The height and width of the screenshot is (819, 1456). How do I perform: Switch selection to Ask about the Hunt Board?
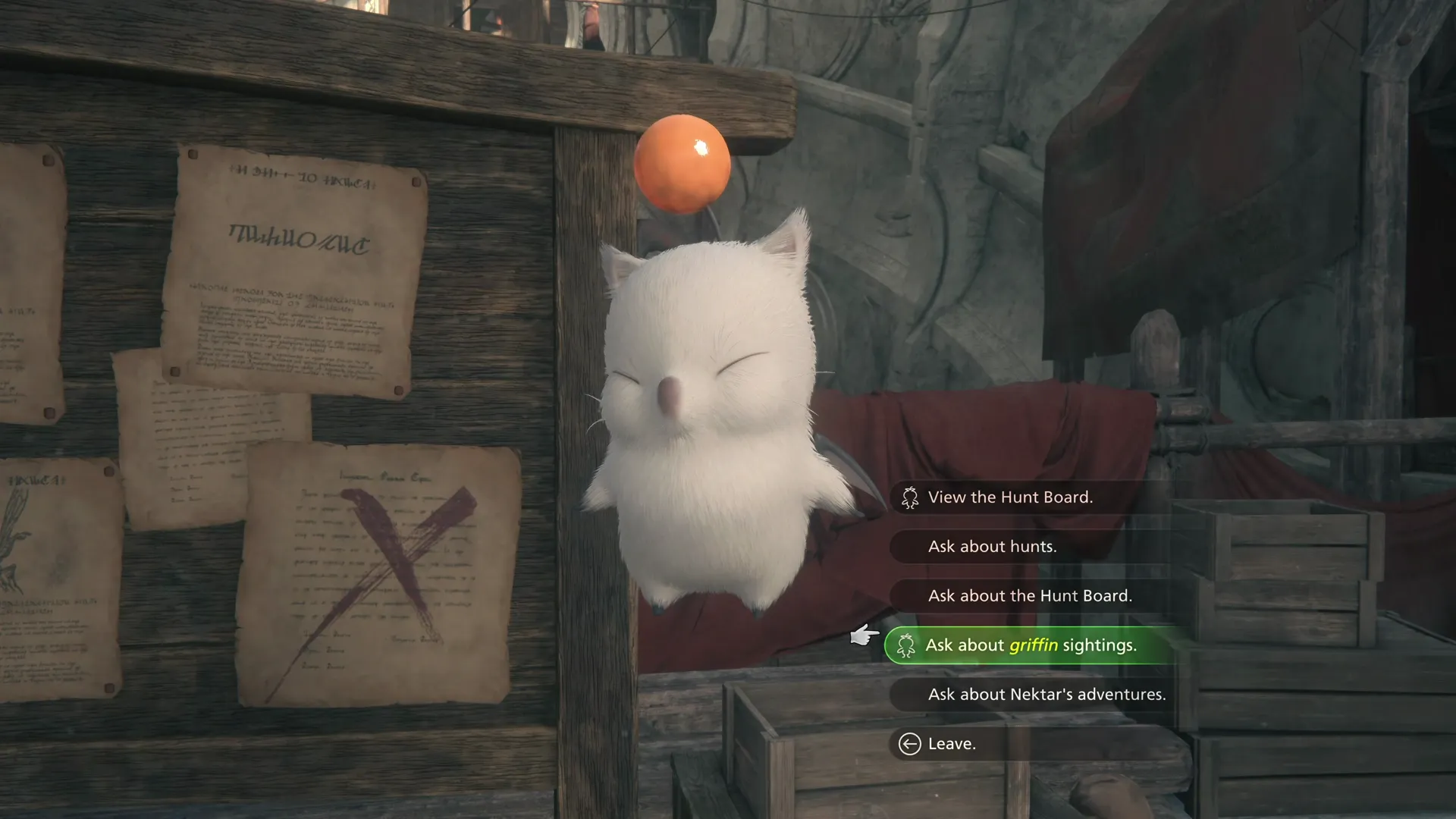(1028, 596)
